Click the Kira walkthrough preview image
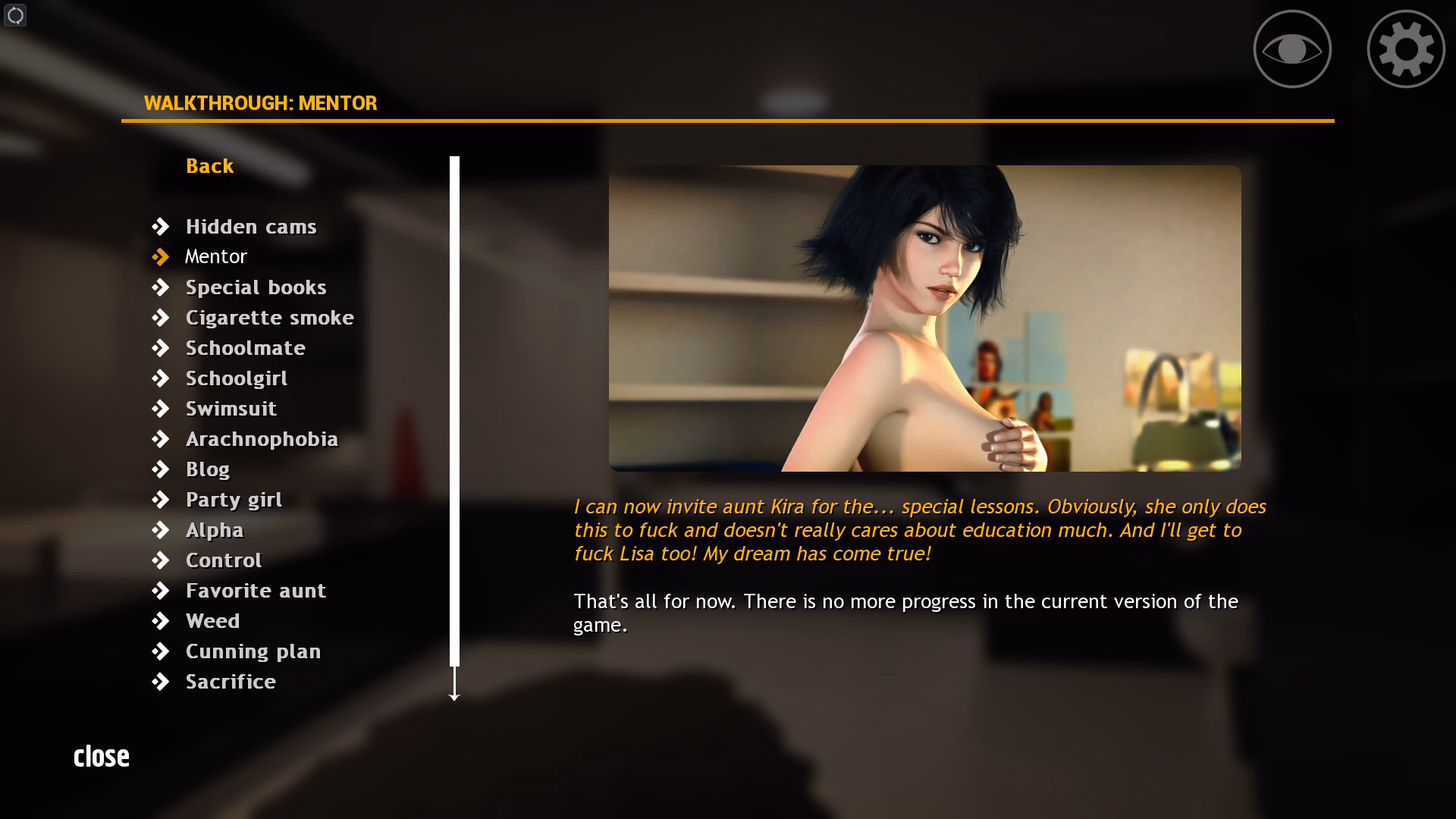The width and height of the screenshot is (1456, 819). click(x=925, y=315)
